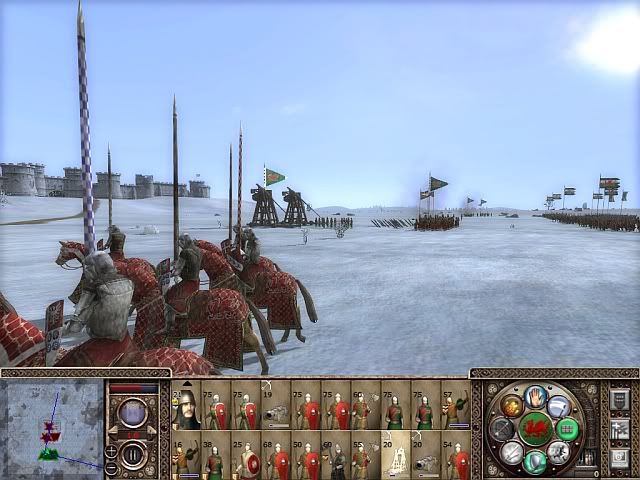Open the green group formation button

(x=567, y=429)
